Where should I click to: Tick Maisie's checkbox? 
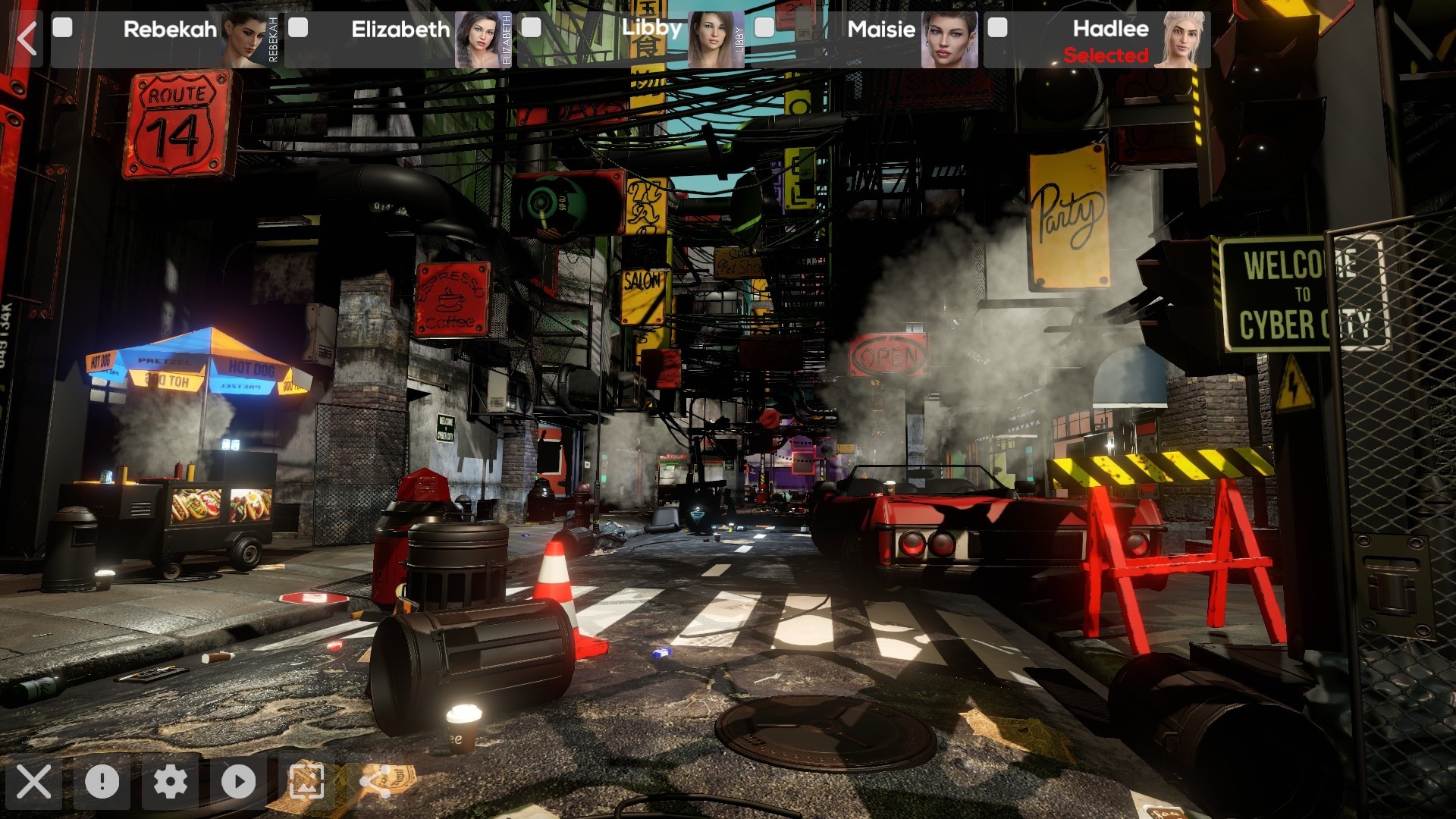(x=764, y=28)
